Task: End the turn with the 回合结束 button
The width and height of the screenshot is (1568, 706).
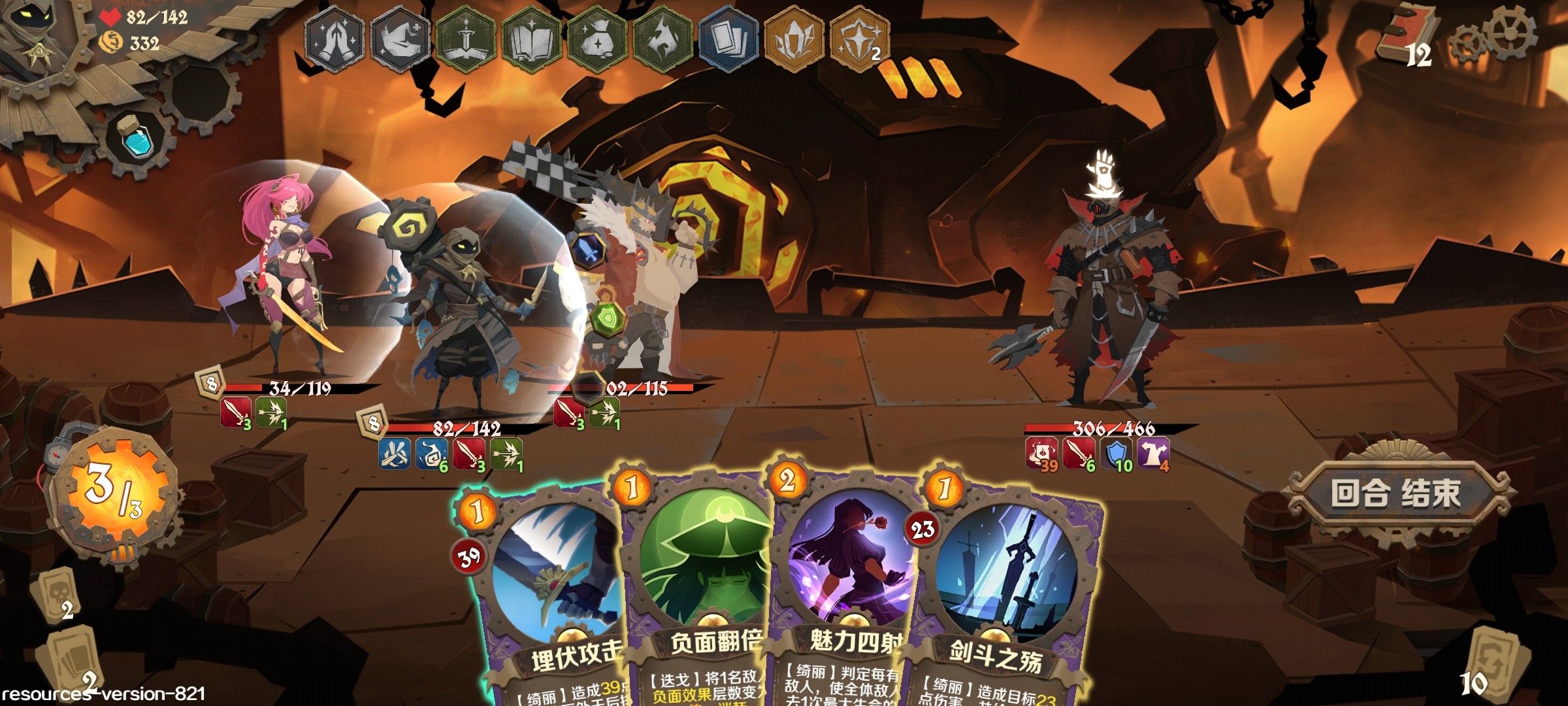Action: click(1396, 494)
